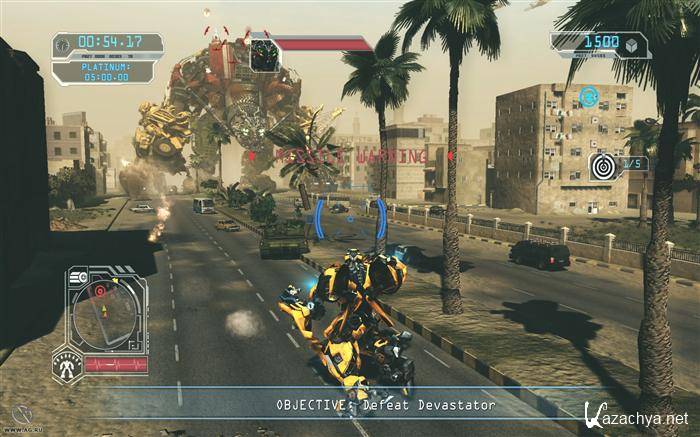Select the Devastator boss portrait icon

click(265, 54)
